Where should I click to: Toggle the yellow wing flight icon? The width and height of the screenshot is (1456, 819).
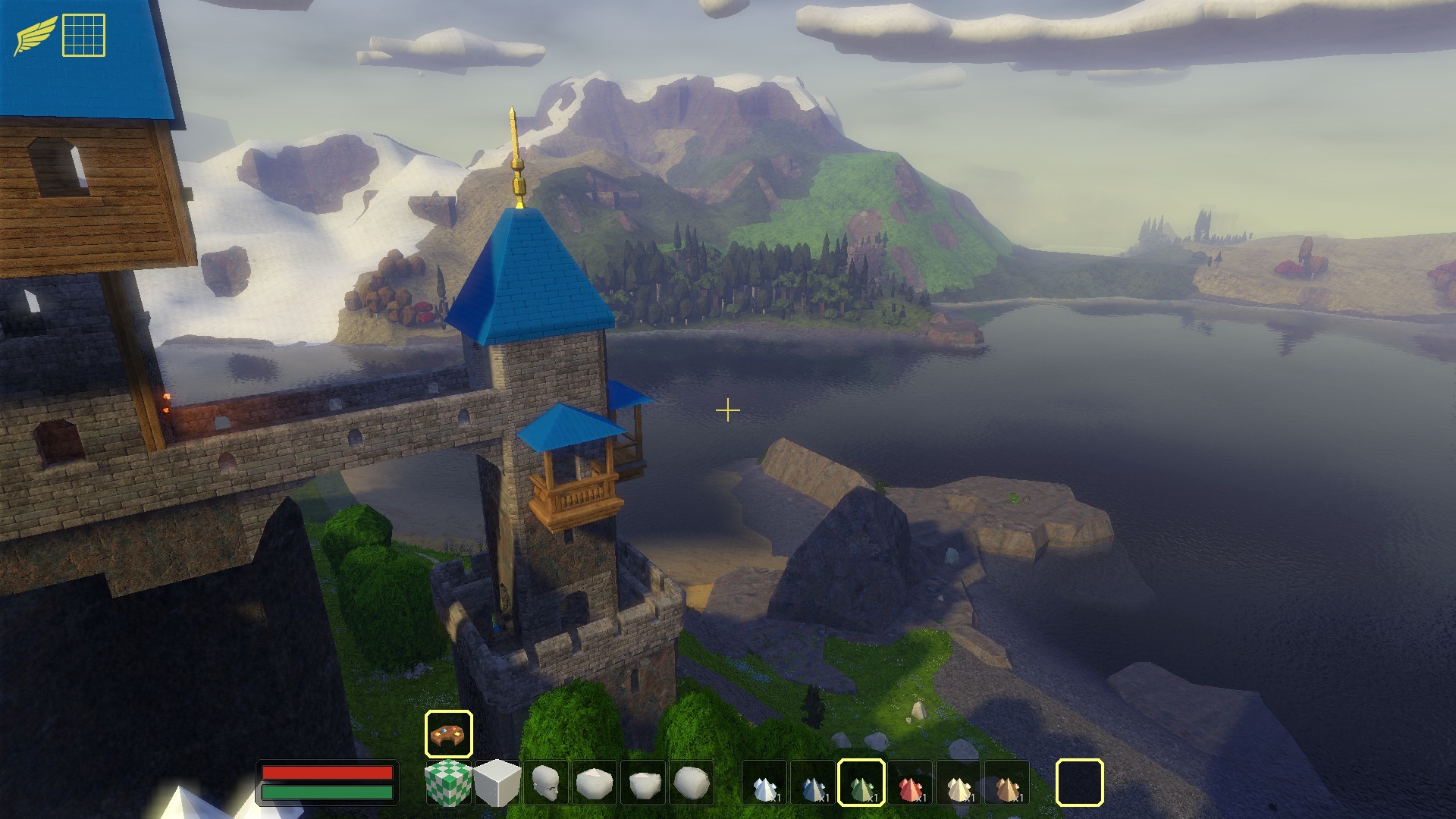tap(35, 35)
